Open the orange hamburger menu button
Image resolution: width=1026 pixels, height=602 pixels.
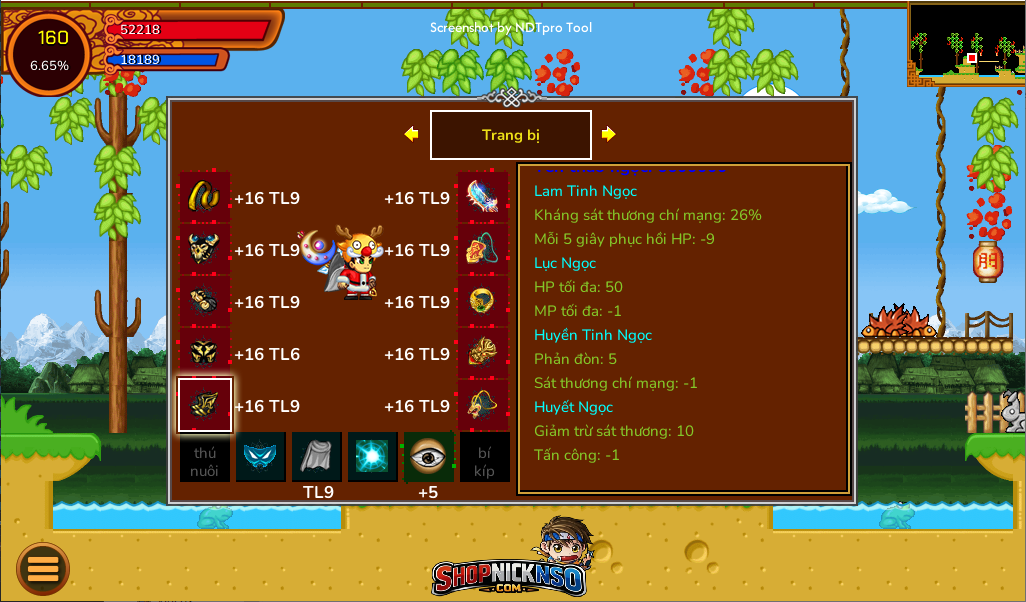point(43,568)
